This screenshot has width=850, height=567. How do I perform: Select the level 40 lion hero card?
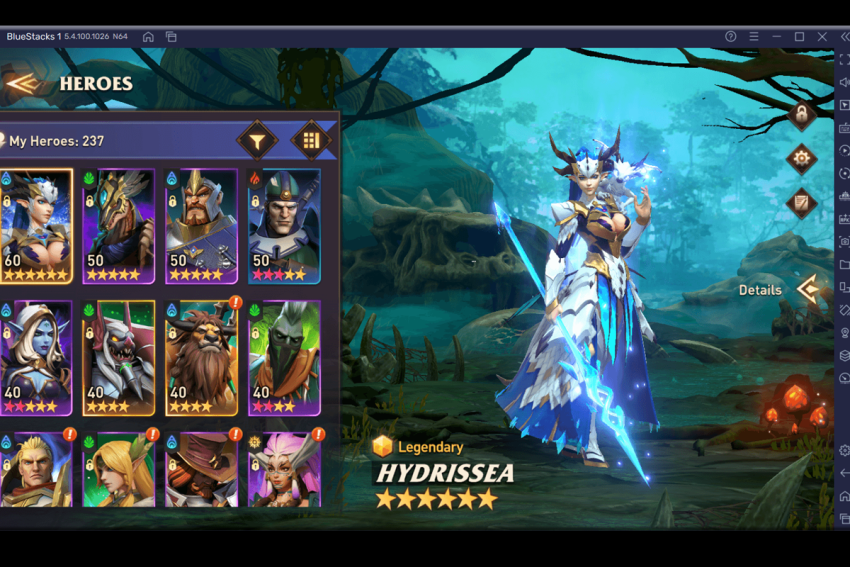[x=201, y=357]
